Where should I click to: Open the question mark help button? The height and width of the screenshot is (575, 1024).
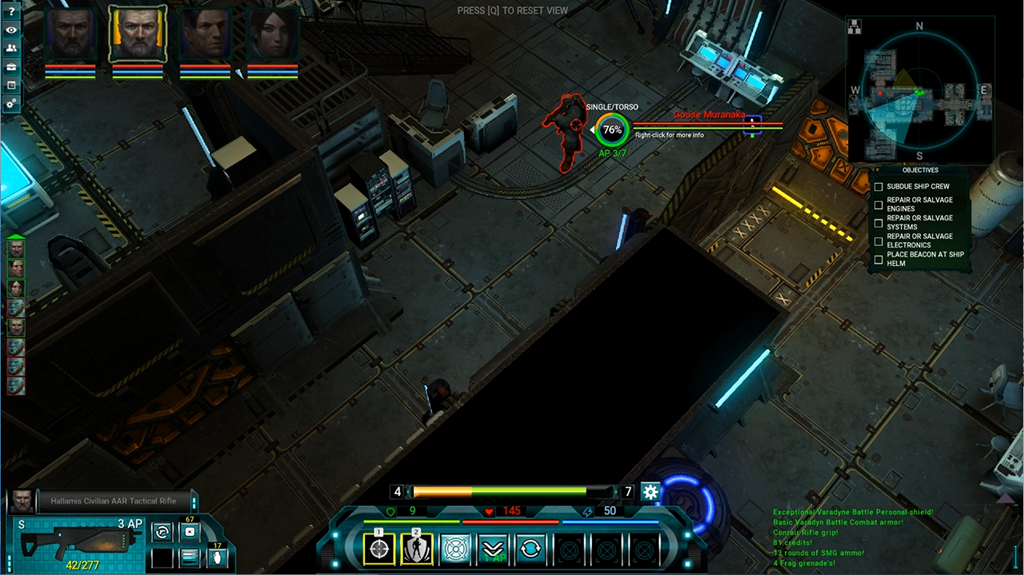12,11
